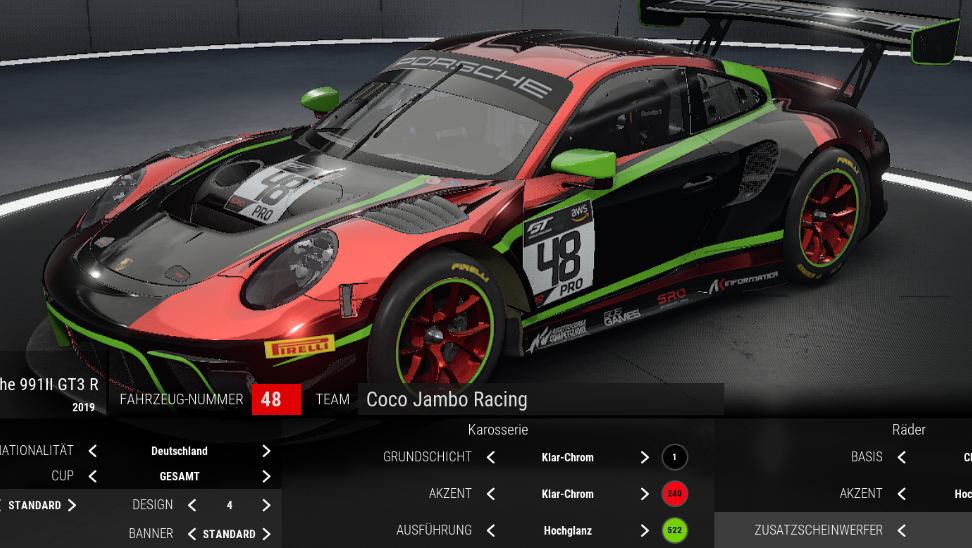The height and width of the screenshot is (548, 972).
Task: Open the red Akzent color swatch
Action: click(x=674, y=493)
